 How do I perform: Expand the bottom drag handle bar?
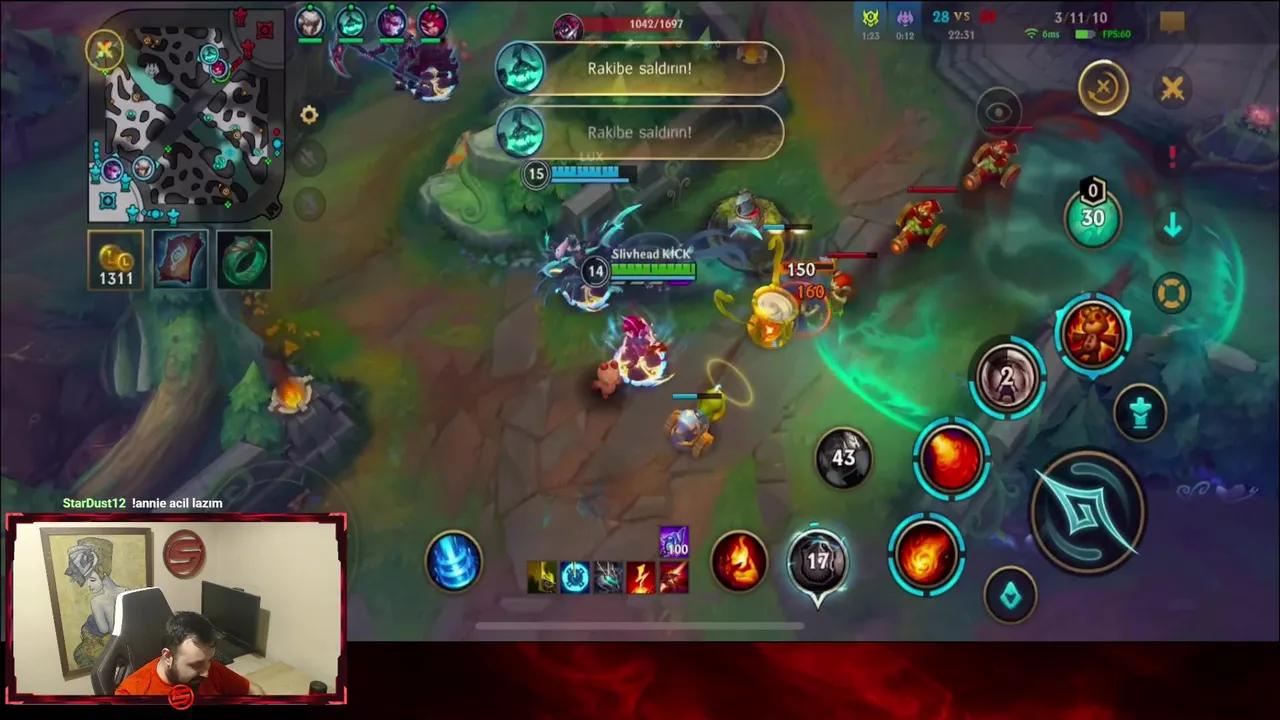(x=640, y=627)
